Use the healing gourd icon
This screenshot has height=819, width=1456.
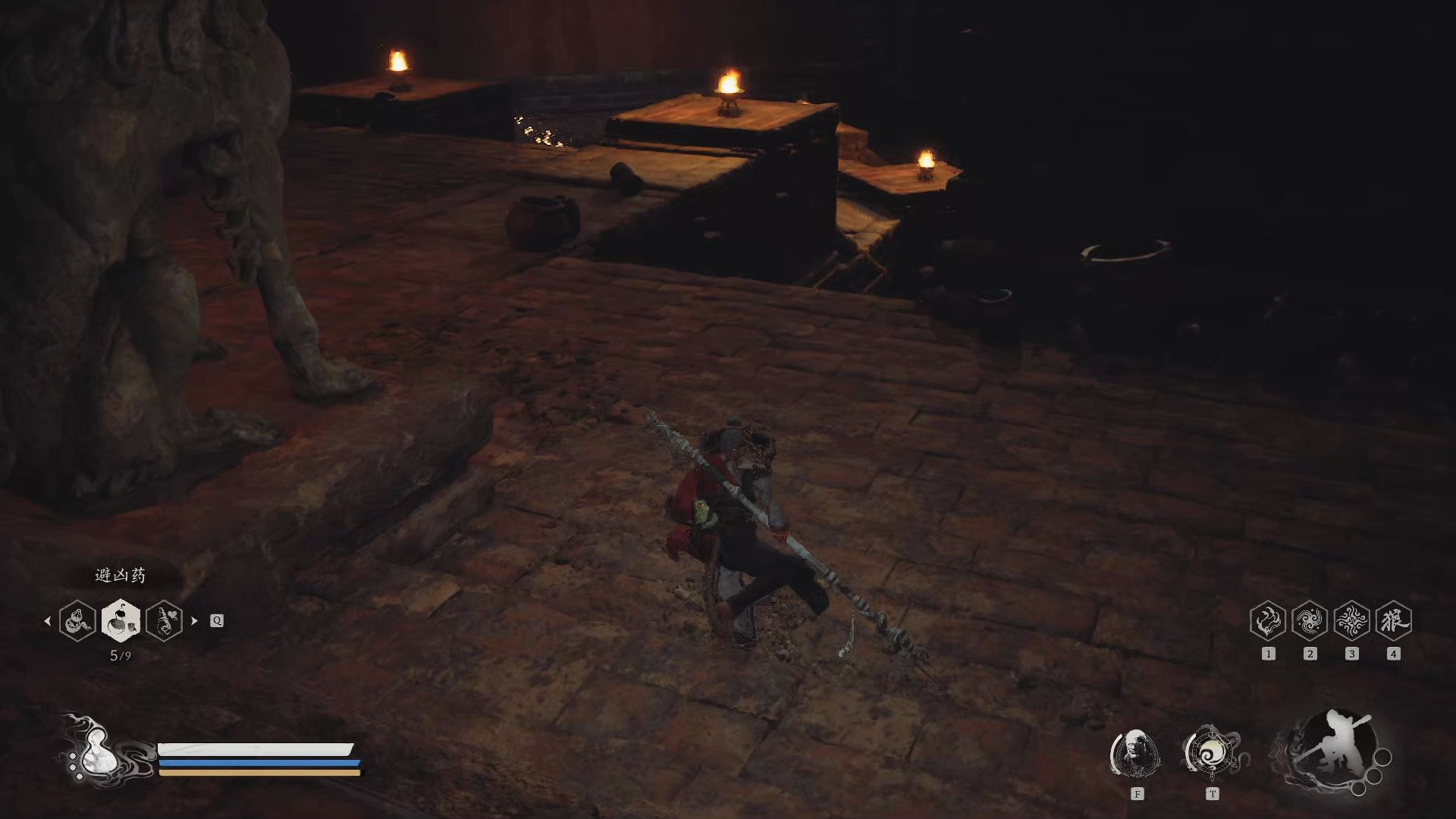click(x=96, y=751)
